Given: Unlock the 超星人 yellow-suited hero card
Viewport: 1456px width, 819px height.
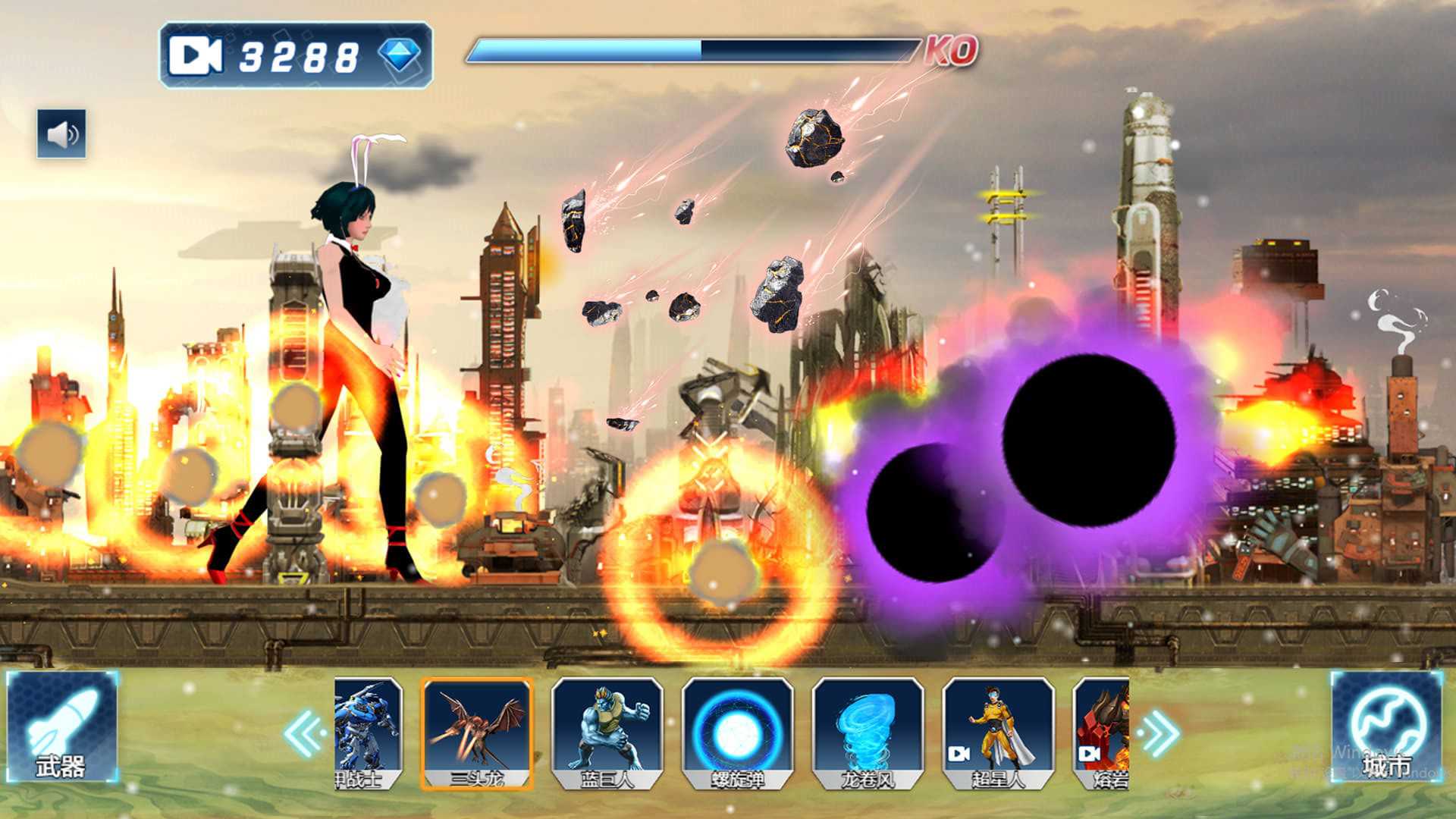Looking at the screenshot, I should 998,733.
